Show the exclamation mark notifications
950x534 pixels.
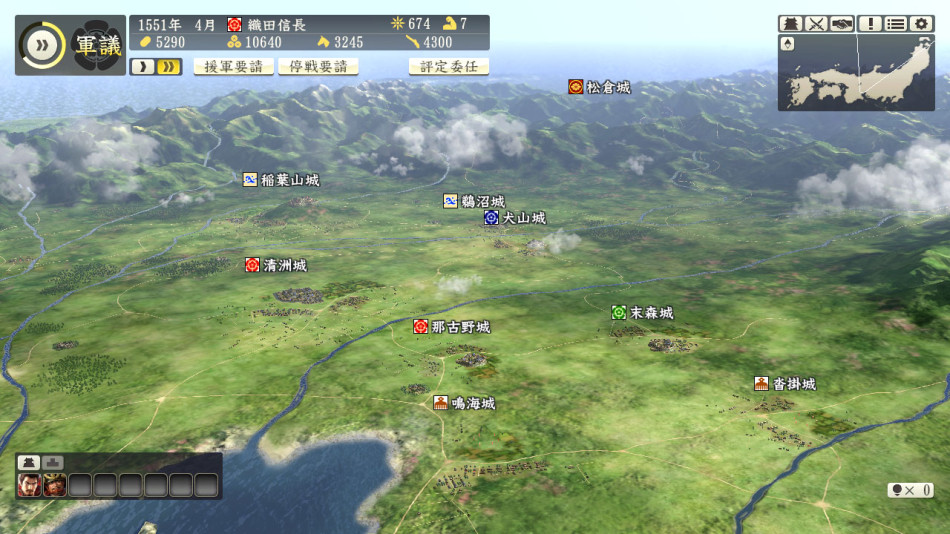coord(870,24)
